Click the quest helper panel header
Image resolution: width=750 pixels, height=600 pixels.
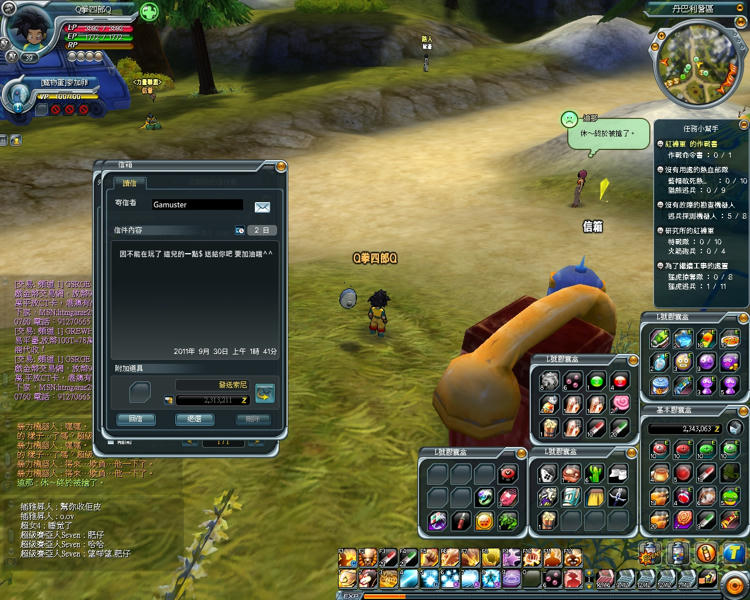point(699,128)
